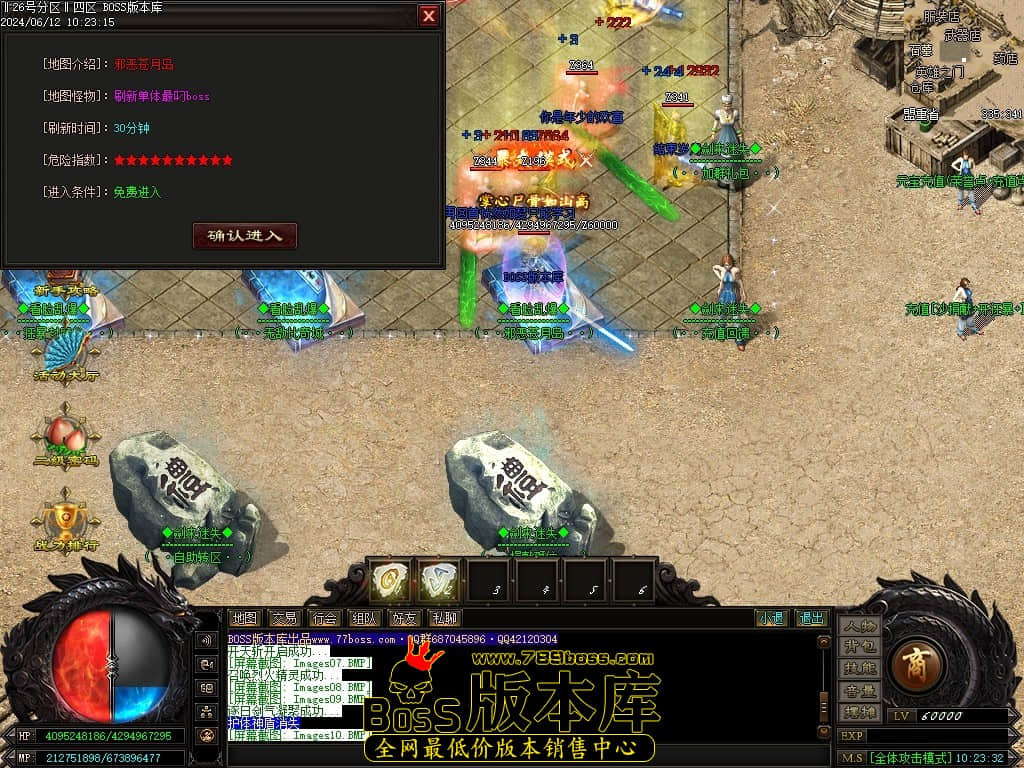This screenshot has width=1024, height=768.
Task: Click the 退出 exit game button
Action: [x=811, y=618]
